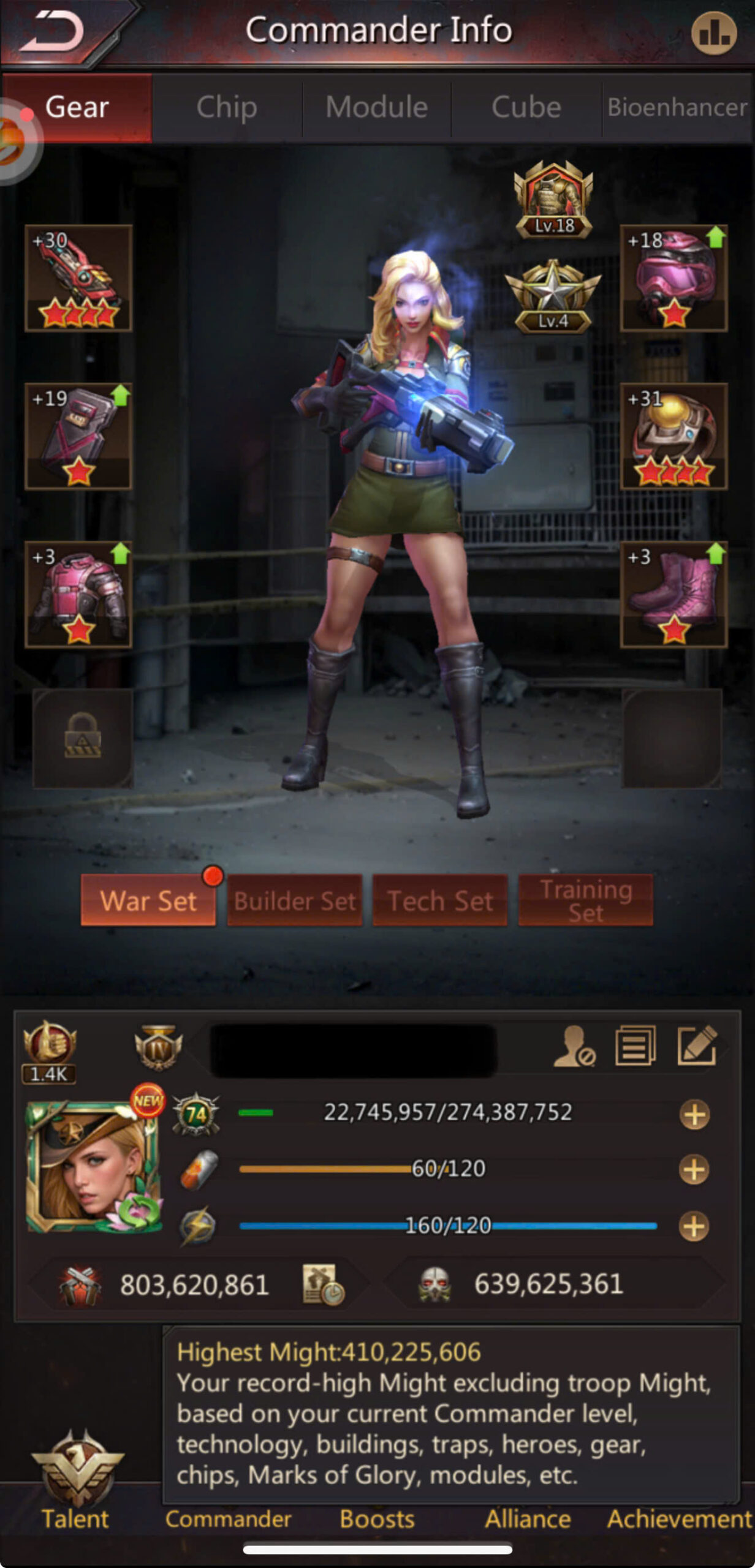Open the Module tab
The width and height of the screenshot is (755, 1568).
[x=376, y=107]
